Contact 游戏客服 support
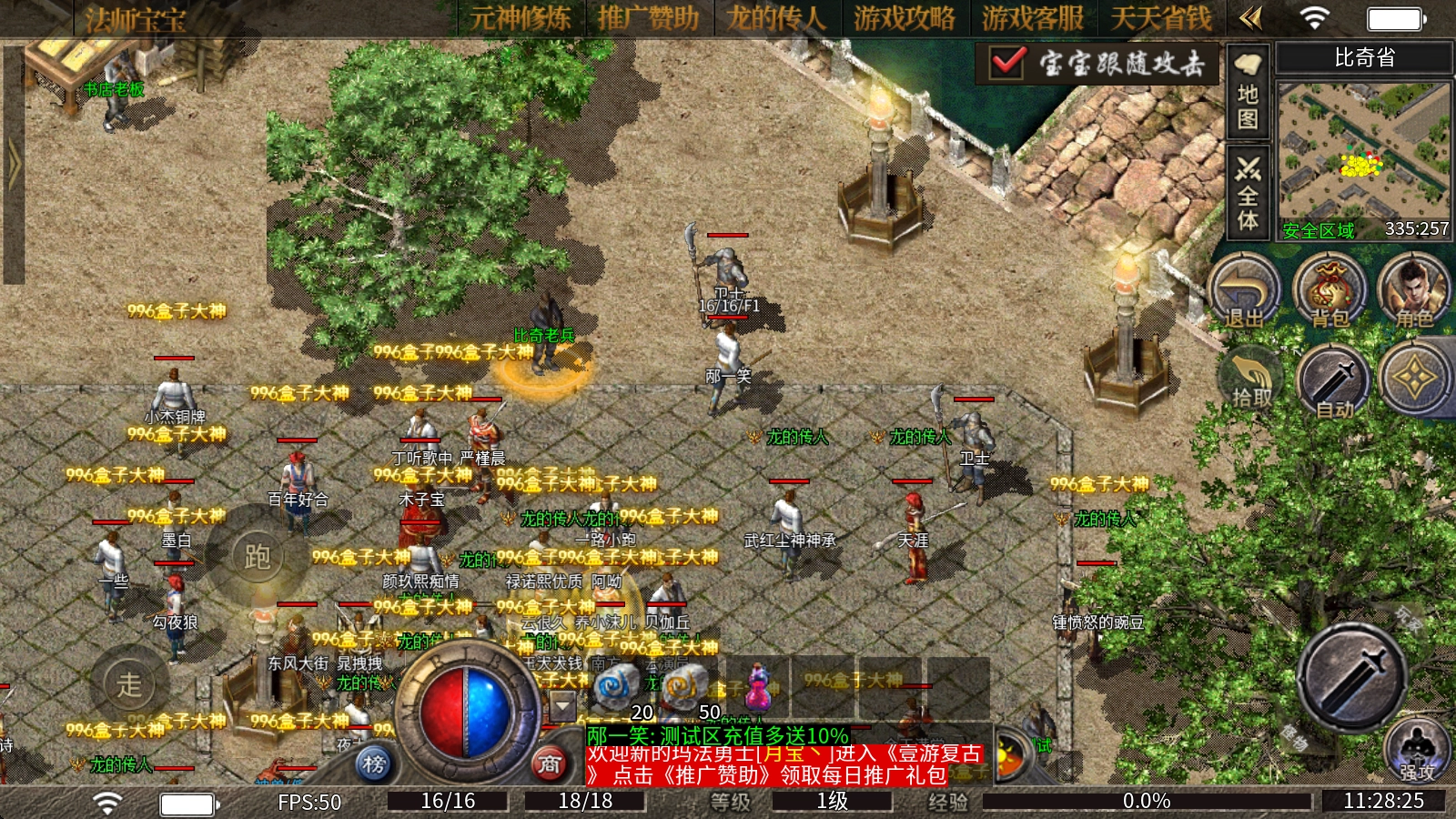This screenshot has width=1456, height=819. point(1033,18)
